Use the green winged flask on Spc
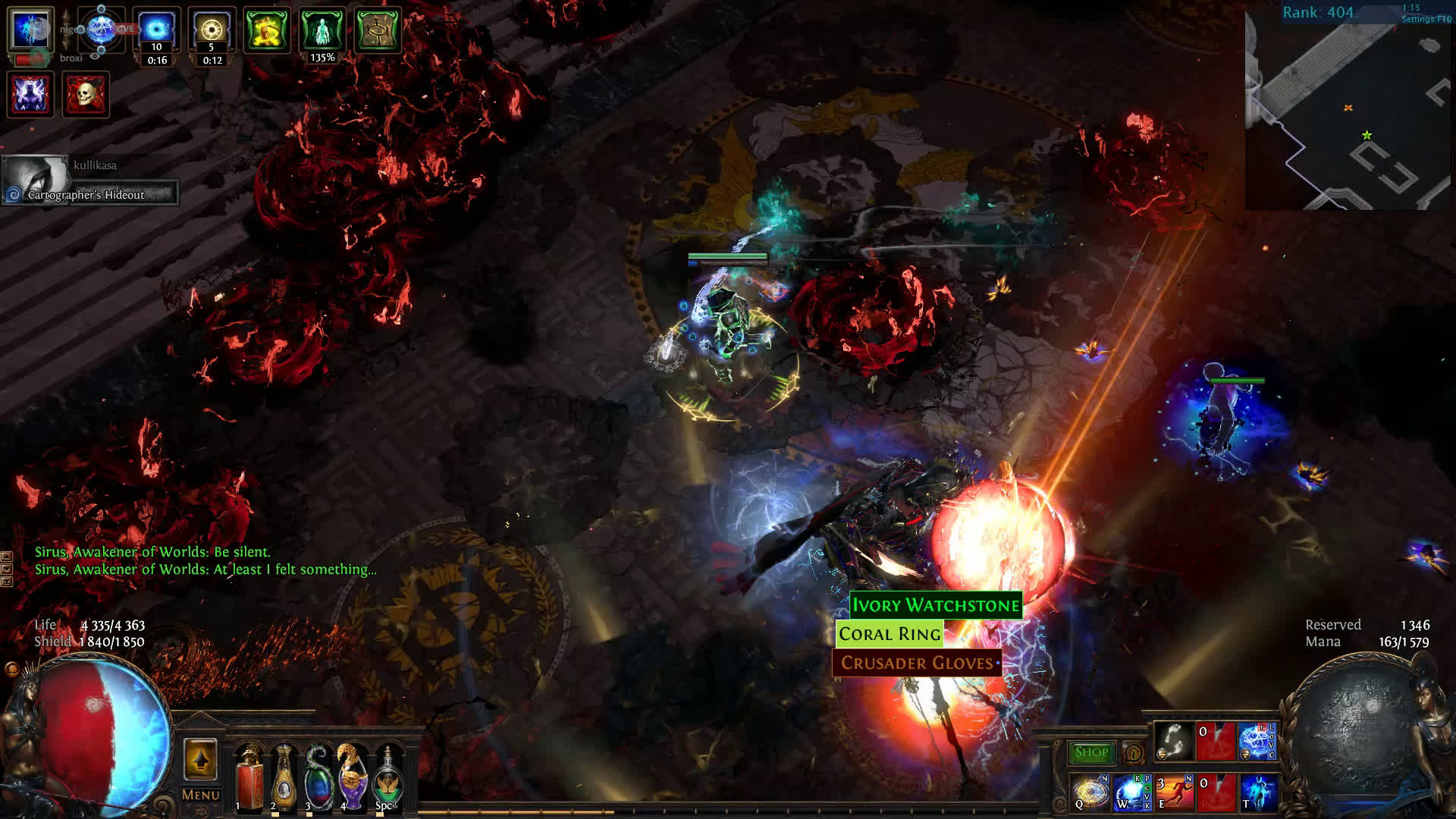Image resolution: width=1456 pixels, height=819 pixels. (388, 777)
